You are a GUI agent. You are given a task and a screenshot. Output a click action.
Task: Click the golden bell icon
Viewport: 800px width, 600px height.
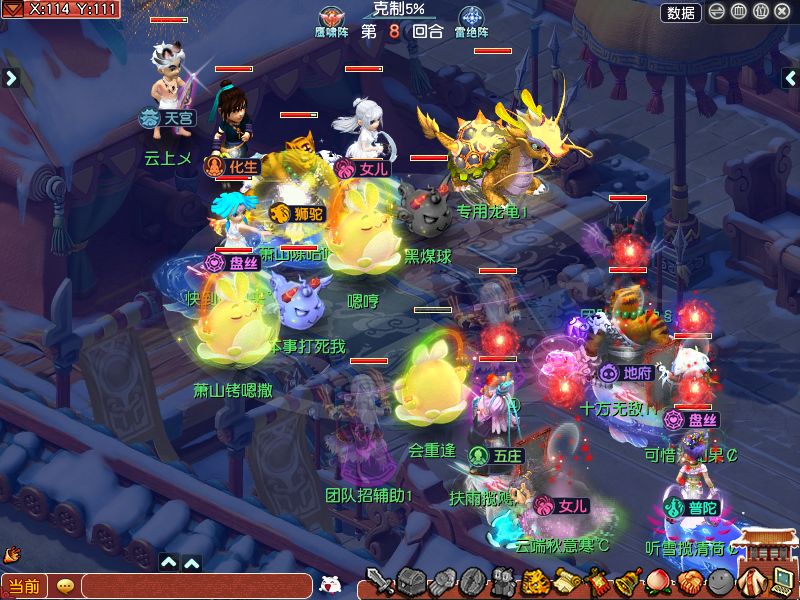point(628,581)
